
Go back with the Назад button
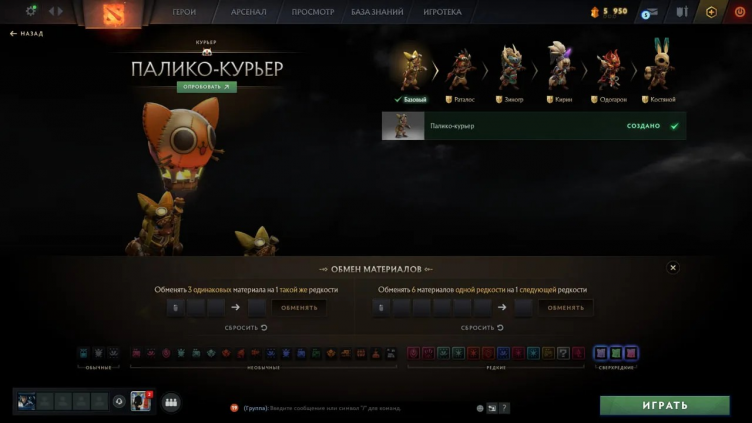[x=27, y=33]
